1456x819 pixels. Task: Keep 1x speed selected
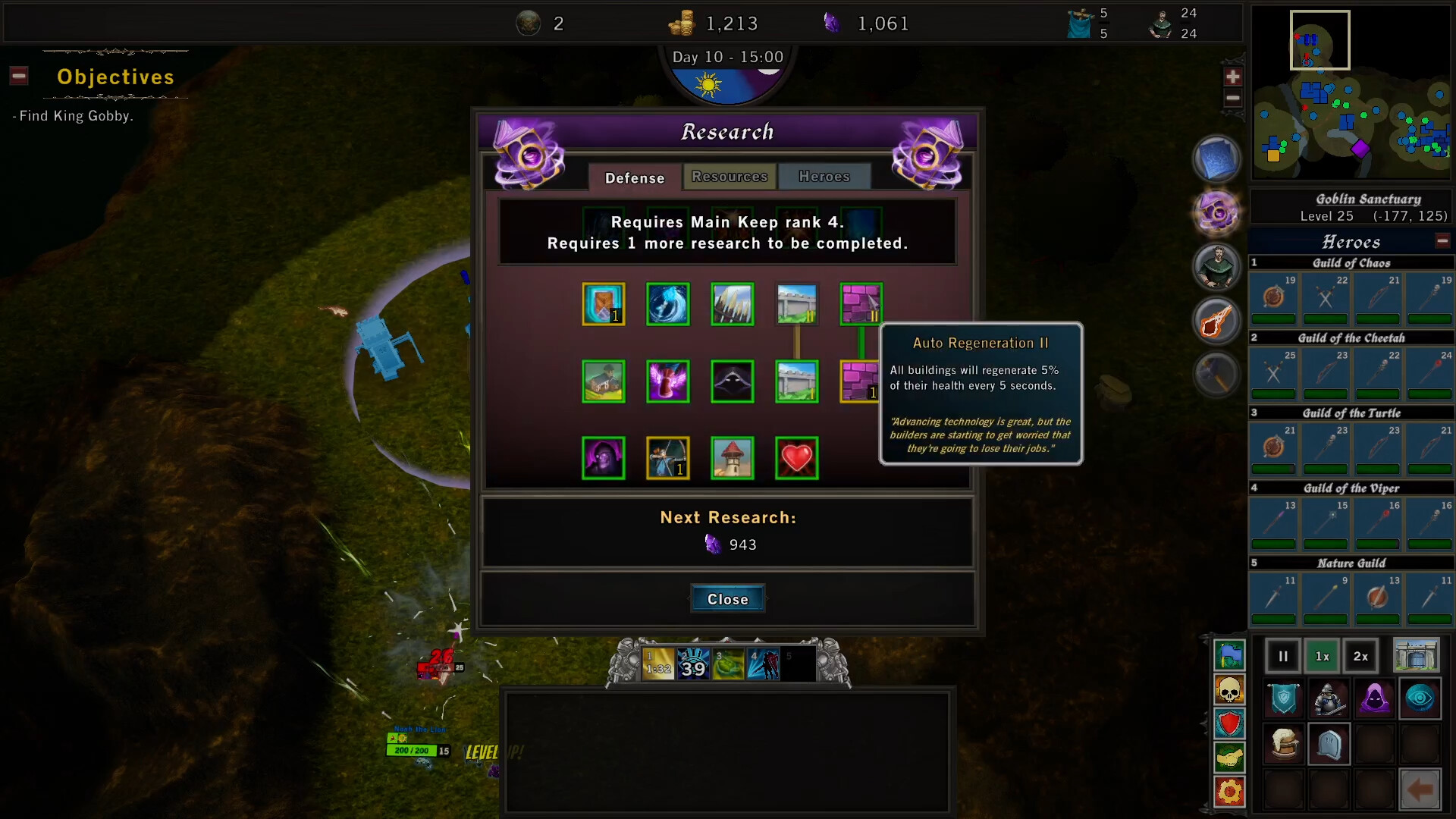point(1323,656)
